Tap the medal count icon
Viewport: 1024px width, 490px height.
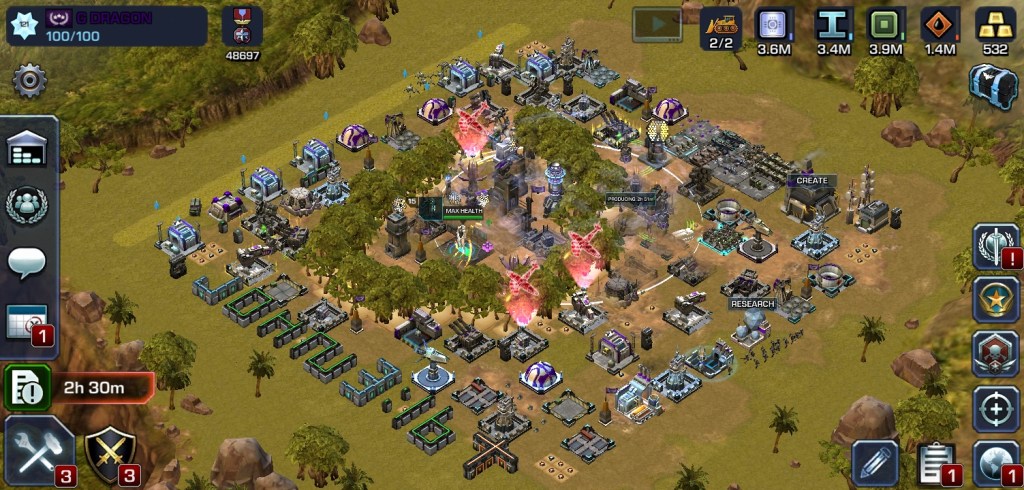242,30
